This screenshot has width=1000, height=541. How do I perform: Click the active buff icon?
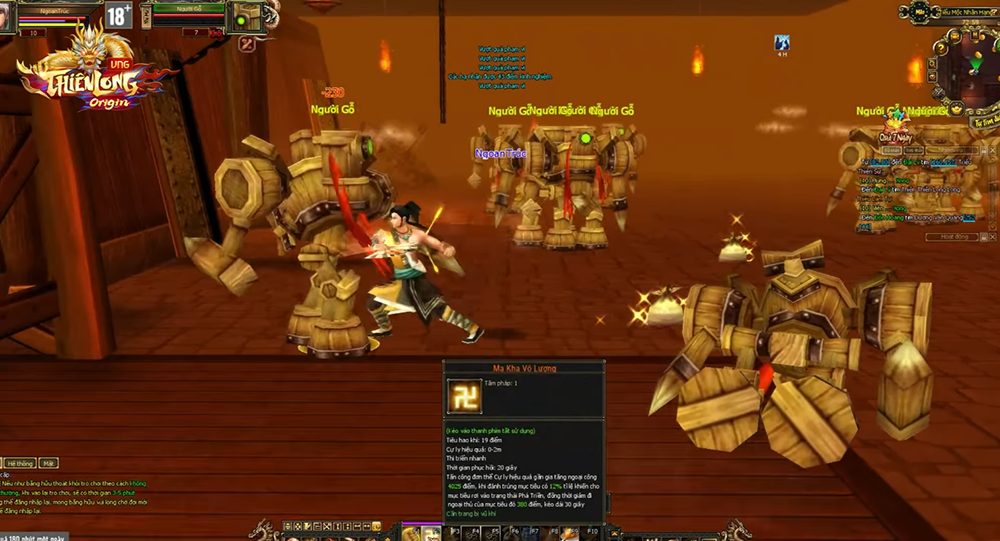click(782, 42)
